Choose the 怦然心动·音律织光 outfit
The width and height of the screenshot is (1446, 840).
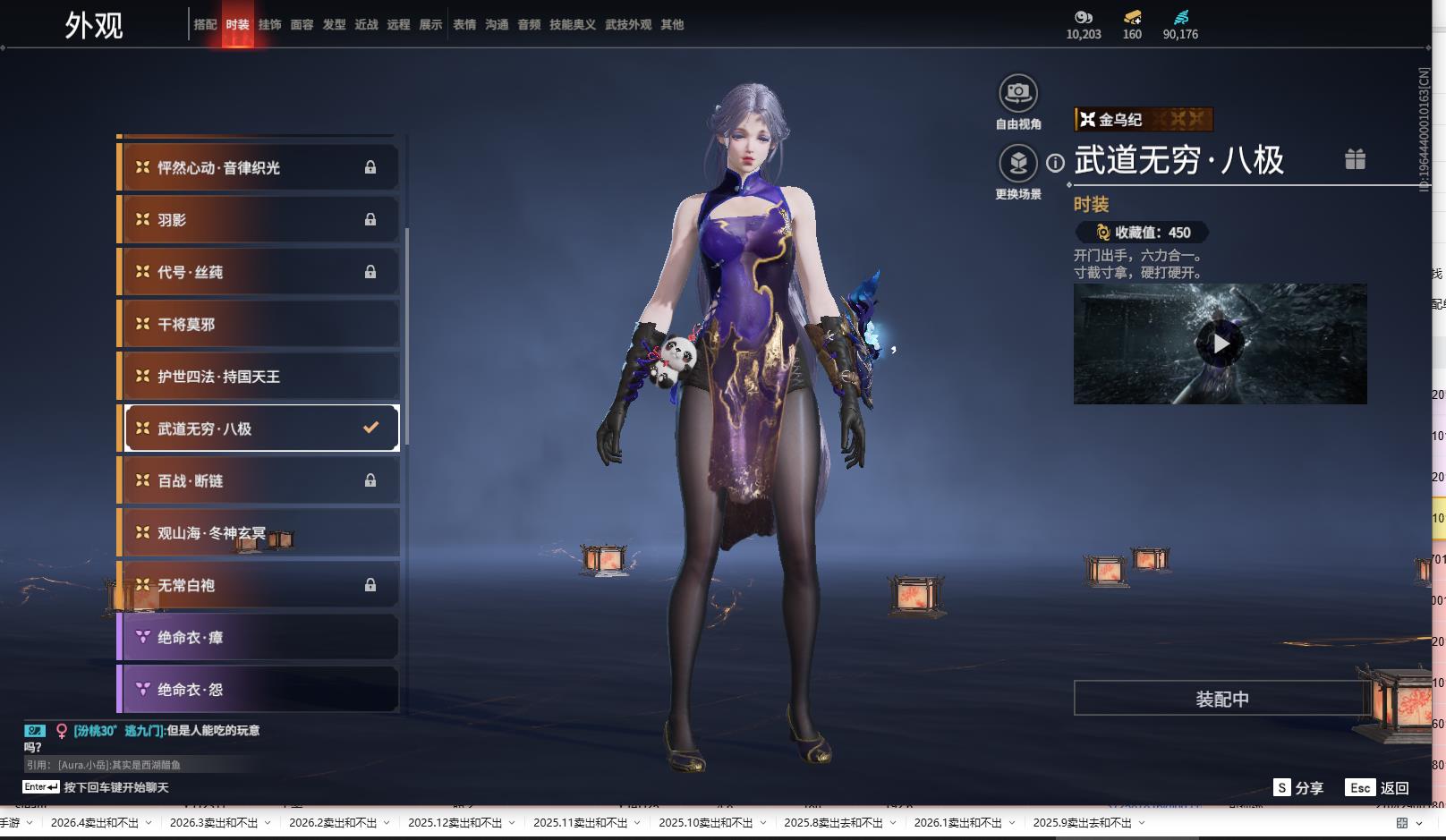click(259, 168)
